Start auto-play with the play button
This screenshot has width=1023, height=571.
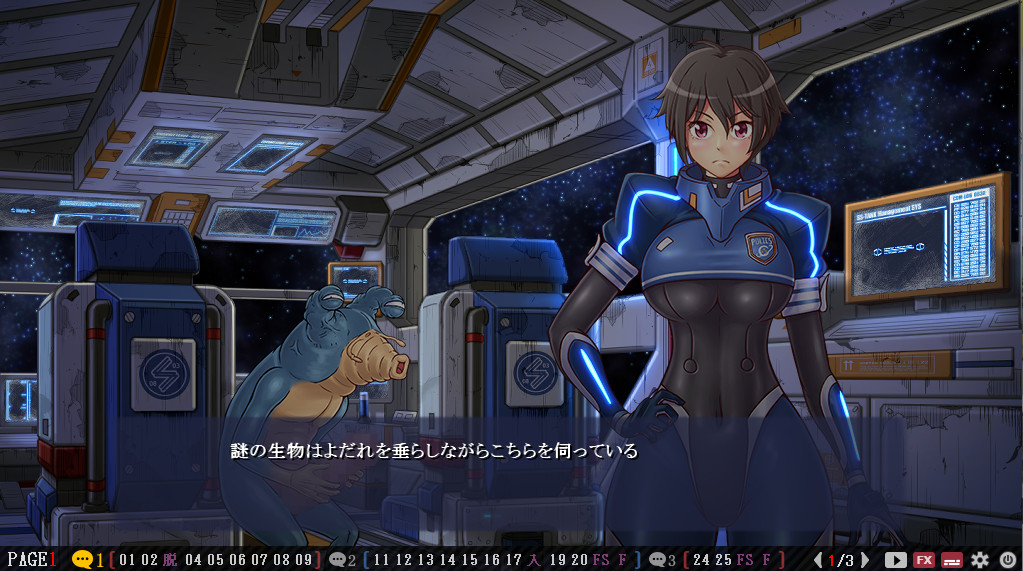click(895, 560)
